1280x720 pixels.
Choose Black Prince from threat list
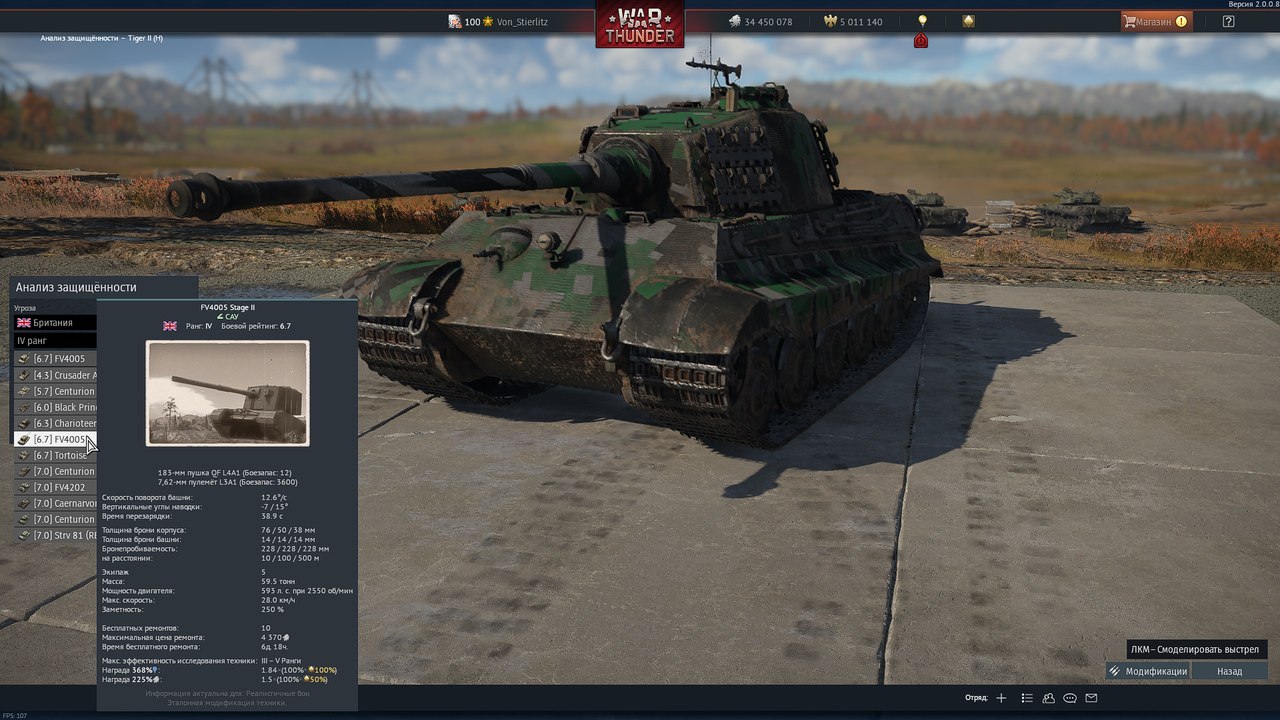[x=57, y=407]
